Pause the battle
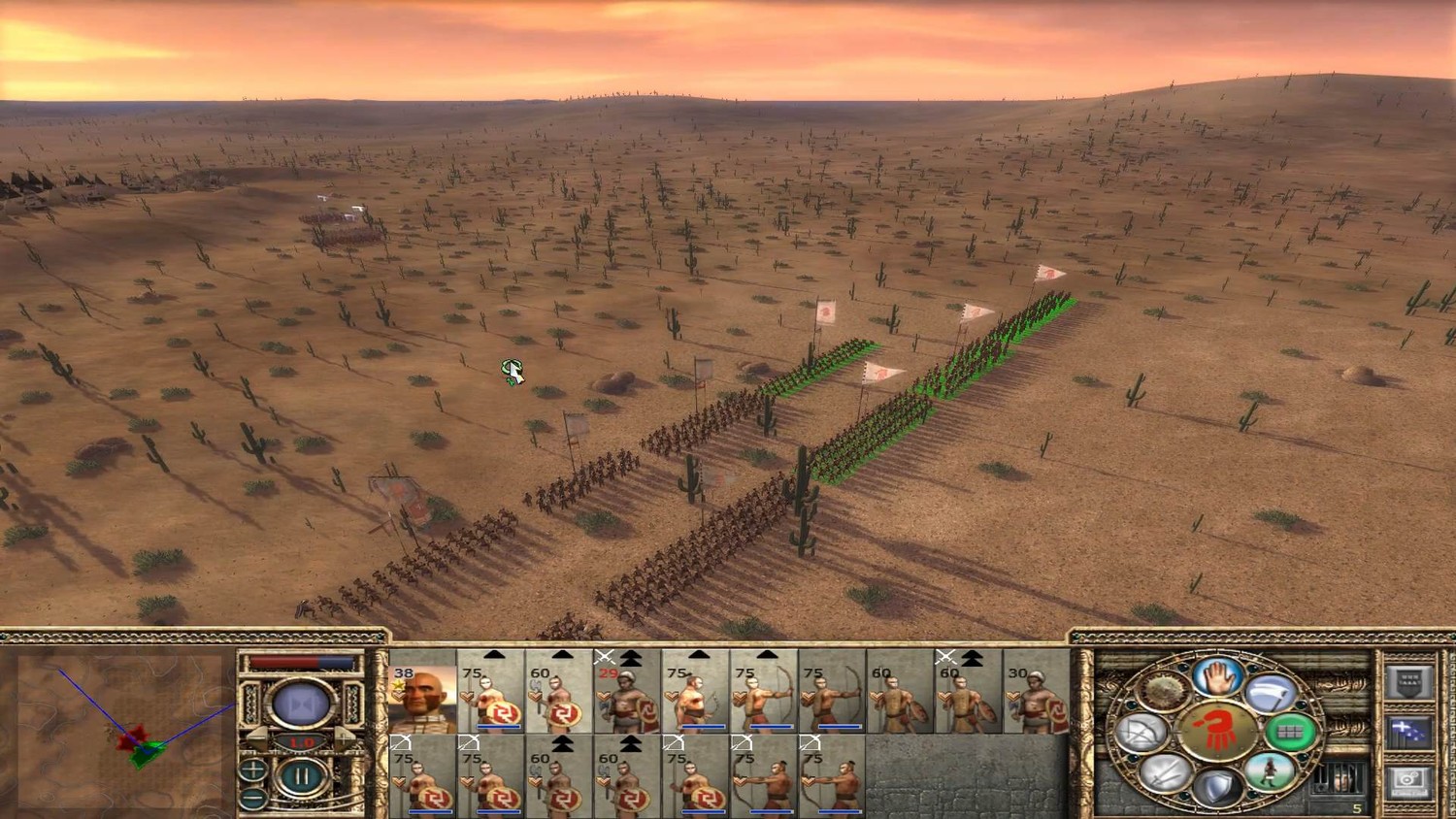The width and height of the screenshot is (1456, 819). pyautogui.click(x=301, y=778)
